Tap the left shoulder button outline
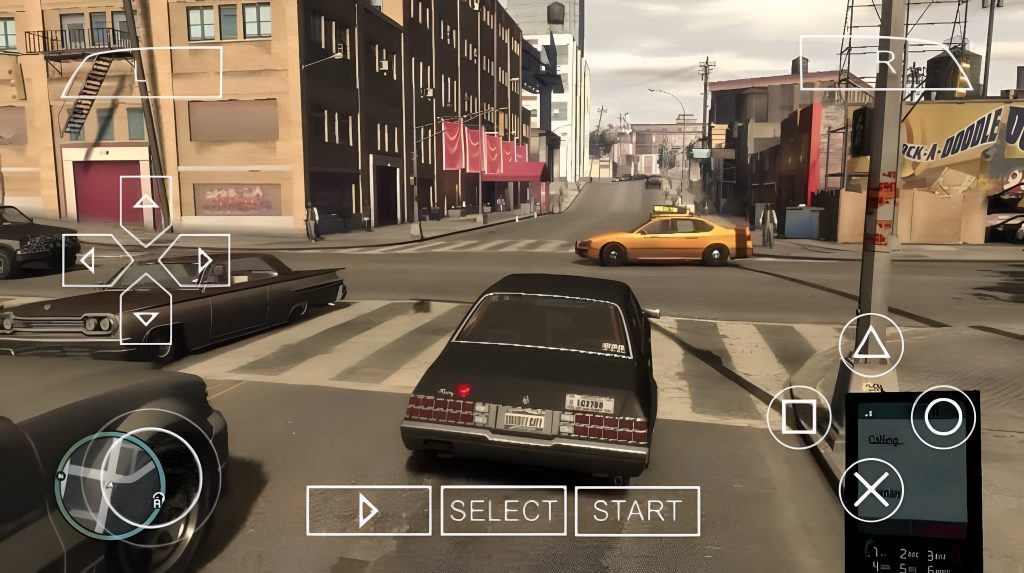This screenshot has height=573, width=1024. 141,72
